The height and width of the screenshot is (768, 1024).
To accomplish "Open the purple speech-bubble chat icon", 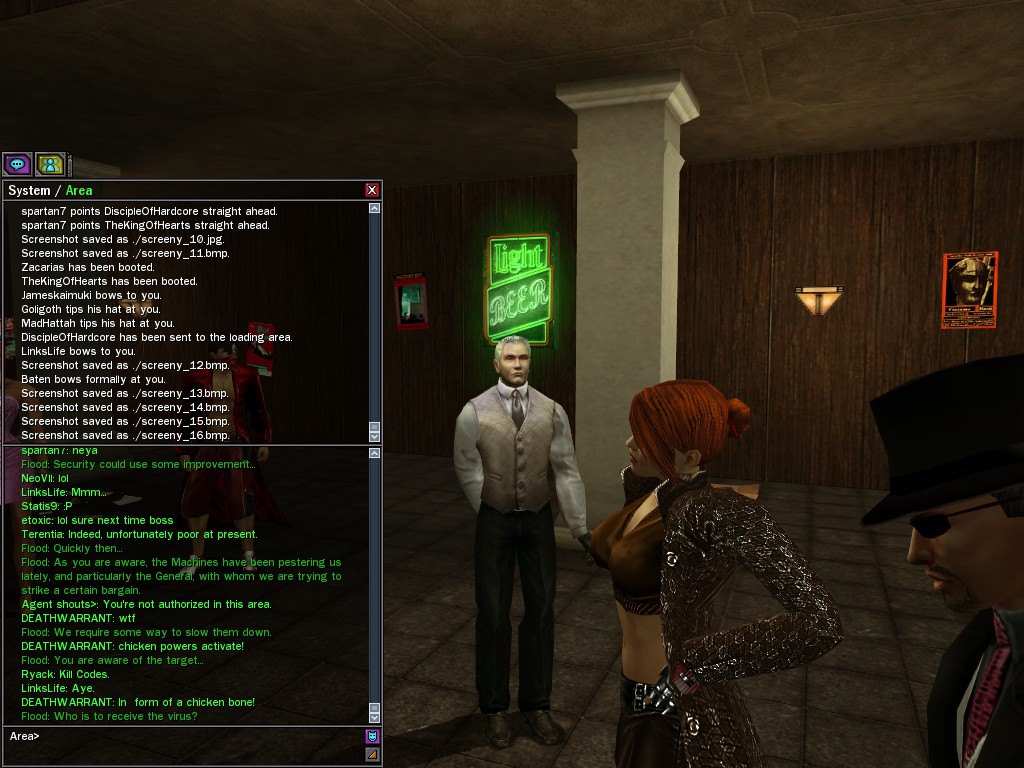I will pos(17,164).
